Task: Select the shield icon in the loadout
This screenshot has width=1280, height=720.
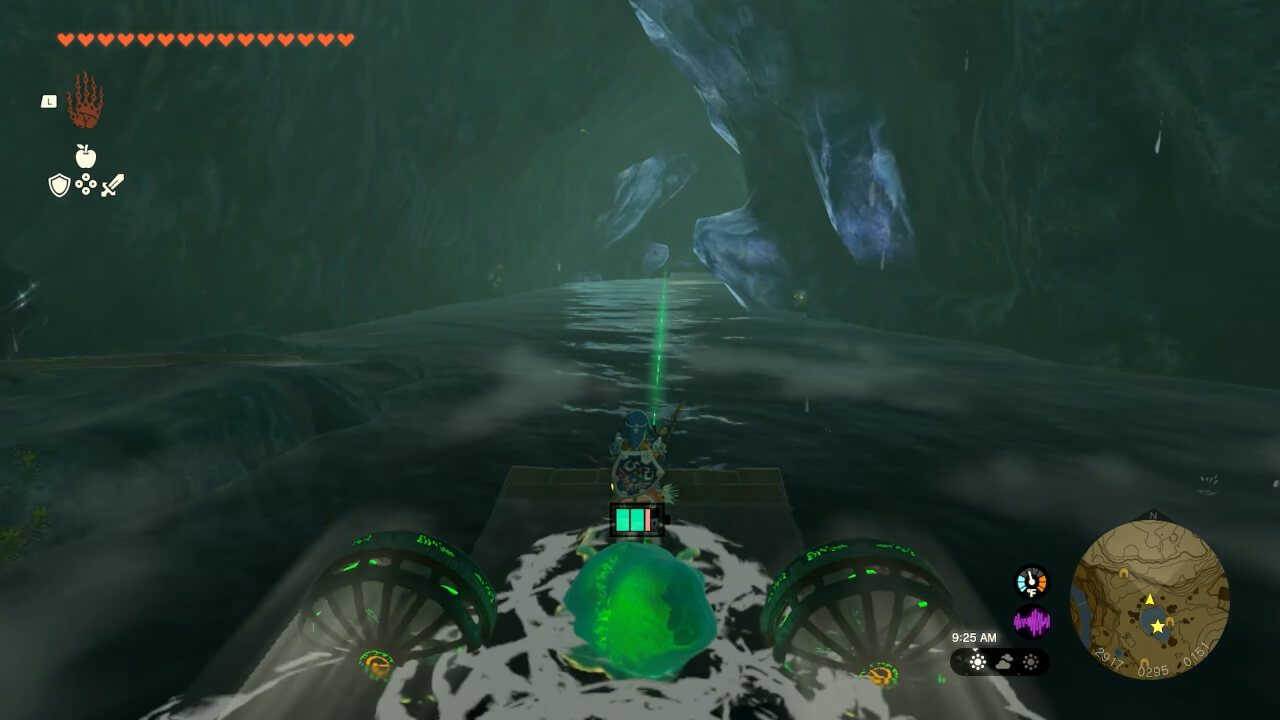Action: (x=58, y=186)
